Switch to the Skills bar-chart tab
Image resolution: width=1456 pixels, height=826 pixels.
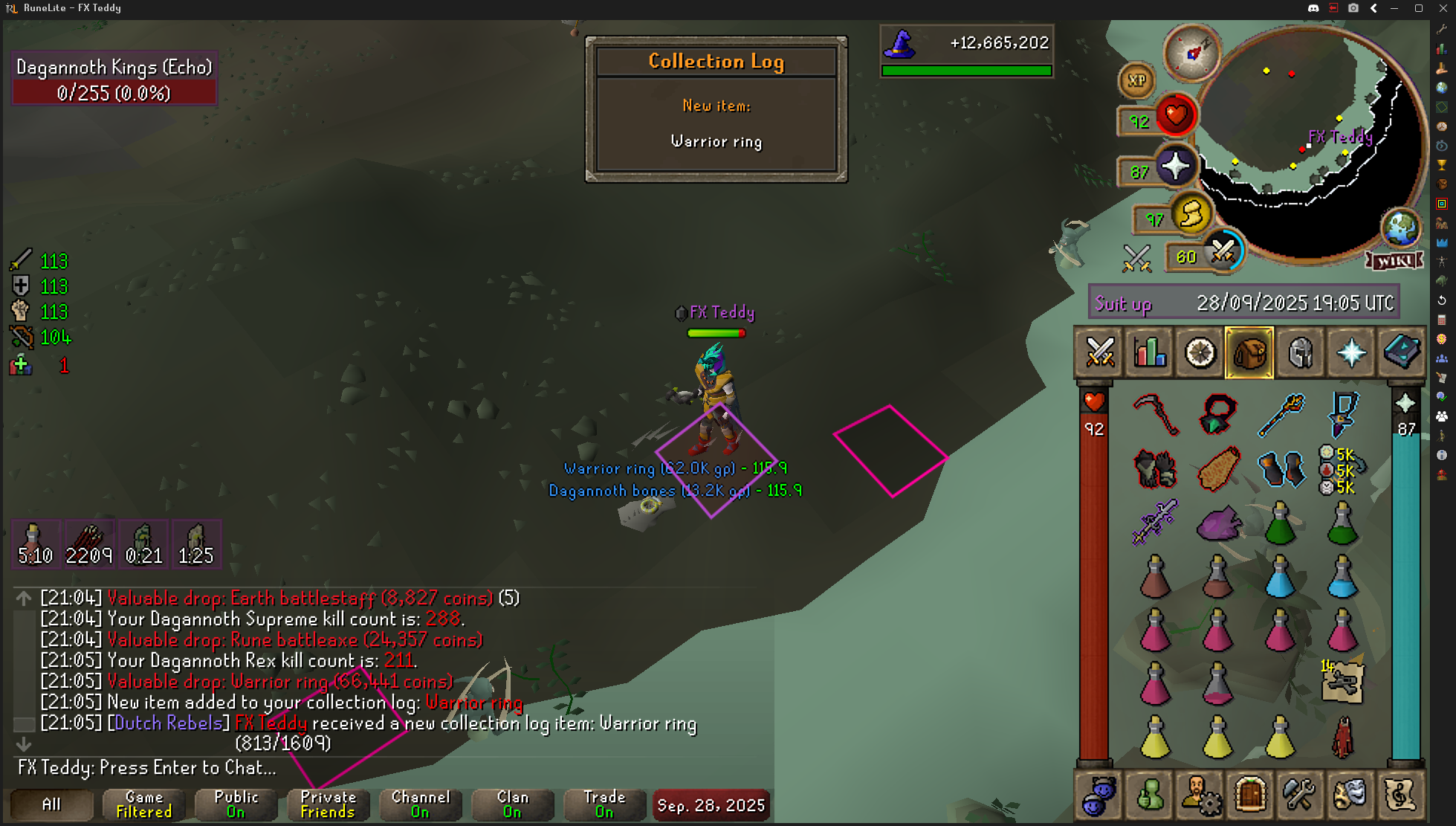tap(1150, 352)
